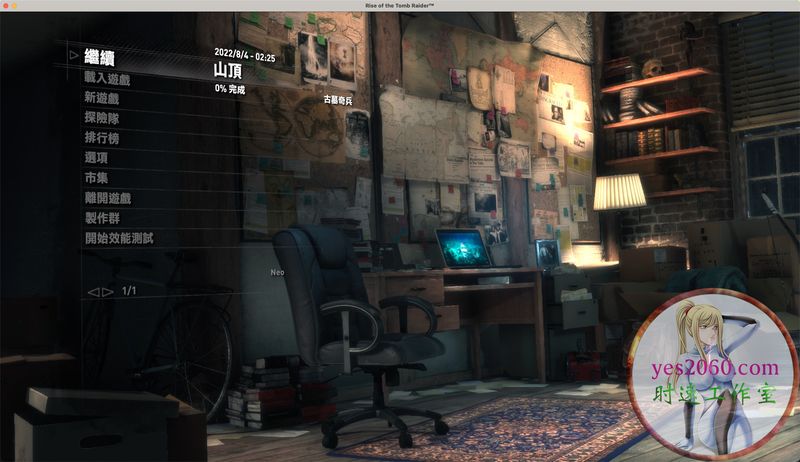Image resolution: width=800 pixels, height=462 pixels.
Task: Open the 排行榜 leaderboards
Action: [102, 138]
